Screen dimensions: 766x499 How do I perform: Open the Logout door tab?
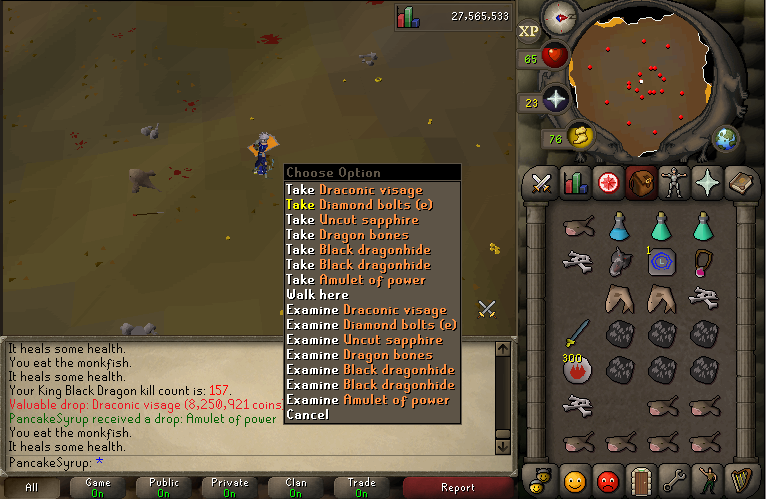(639, 476)
